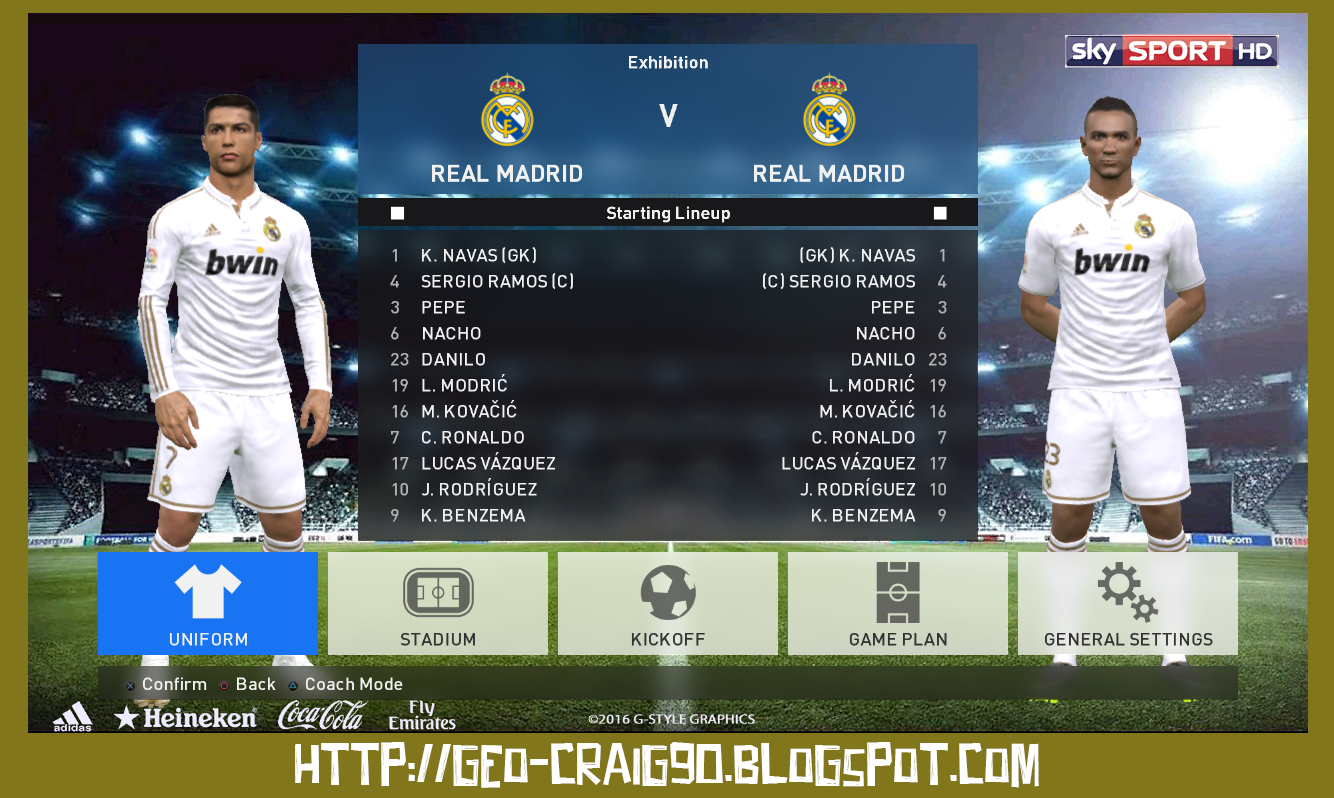Switch to the Kickoff tab
Viewport: 1334px width, 798px height.
click(667, 590)
